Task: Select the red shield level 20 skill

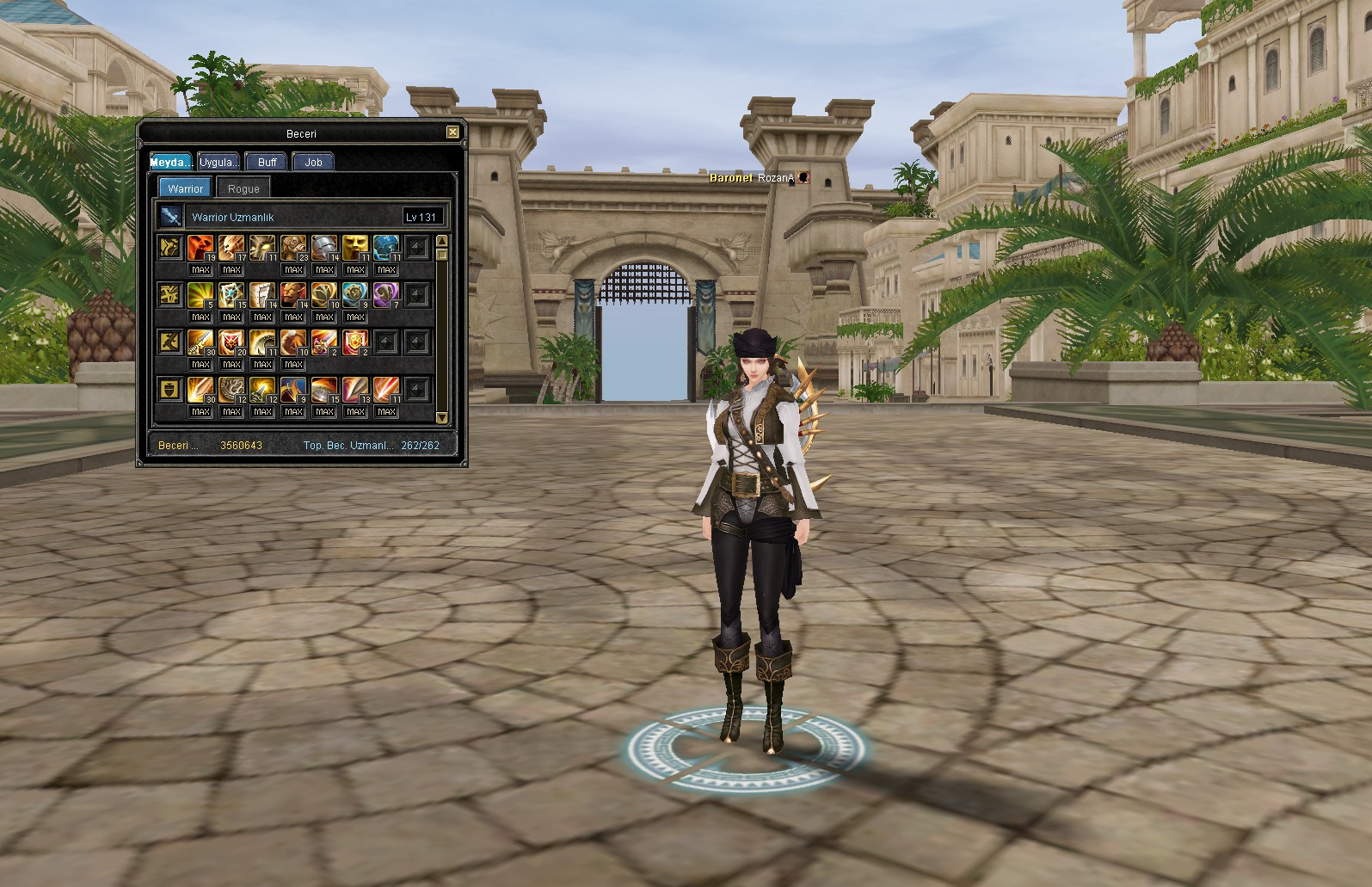Action: click(231, 342)
